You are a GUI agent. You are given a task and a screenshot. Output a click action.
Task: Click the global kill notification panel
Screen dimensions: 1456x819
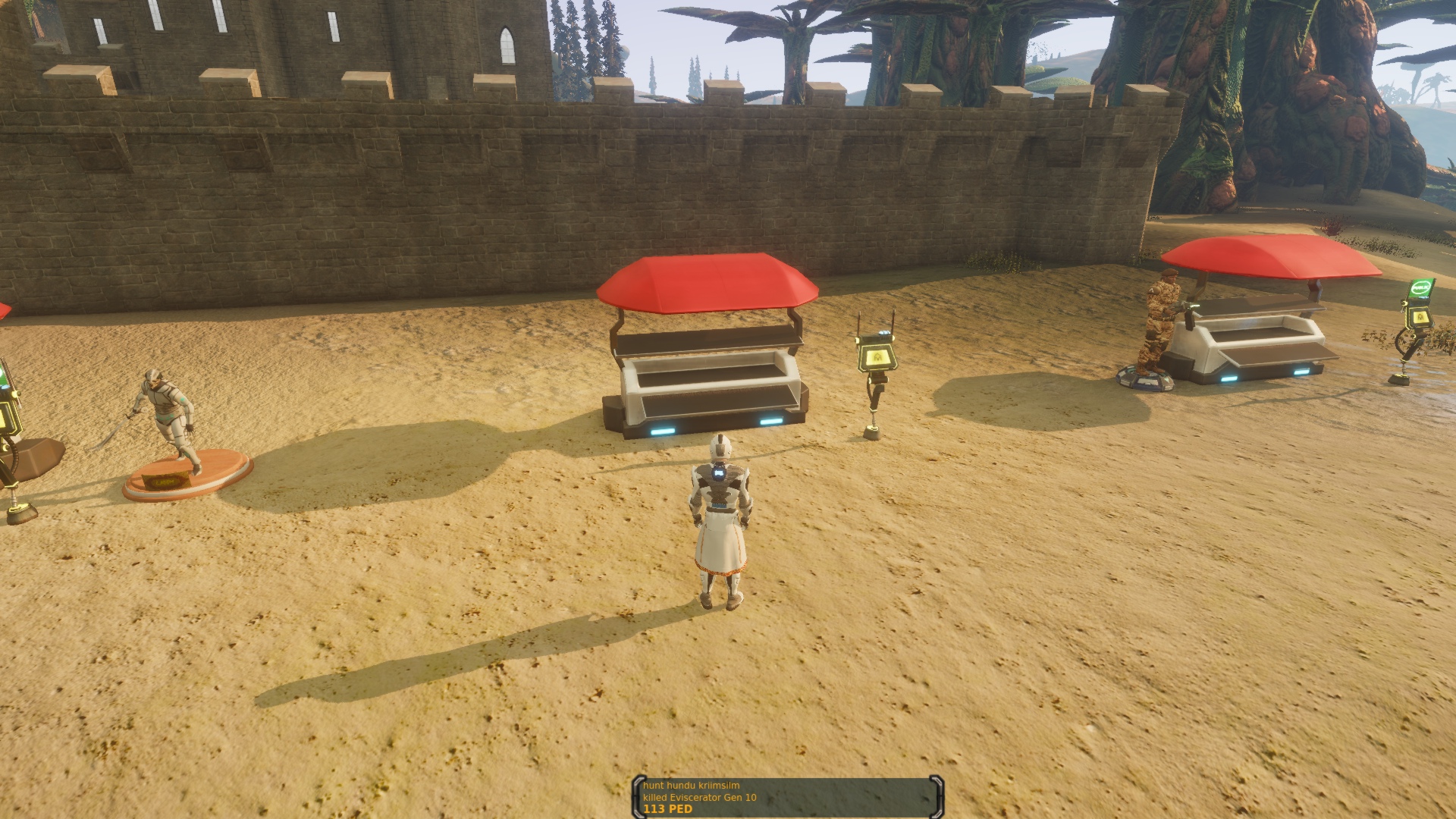click(x=787, y=797)
